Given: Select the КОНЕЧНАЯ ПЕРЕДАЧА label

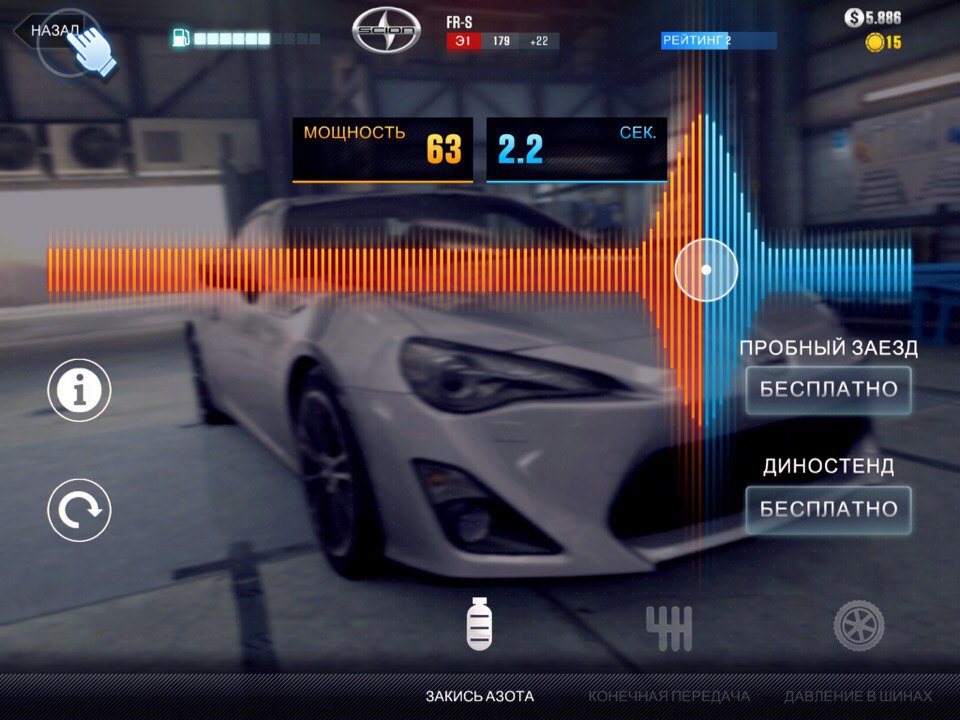Looking at the screenshot, I should 669,696.
